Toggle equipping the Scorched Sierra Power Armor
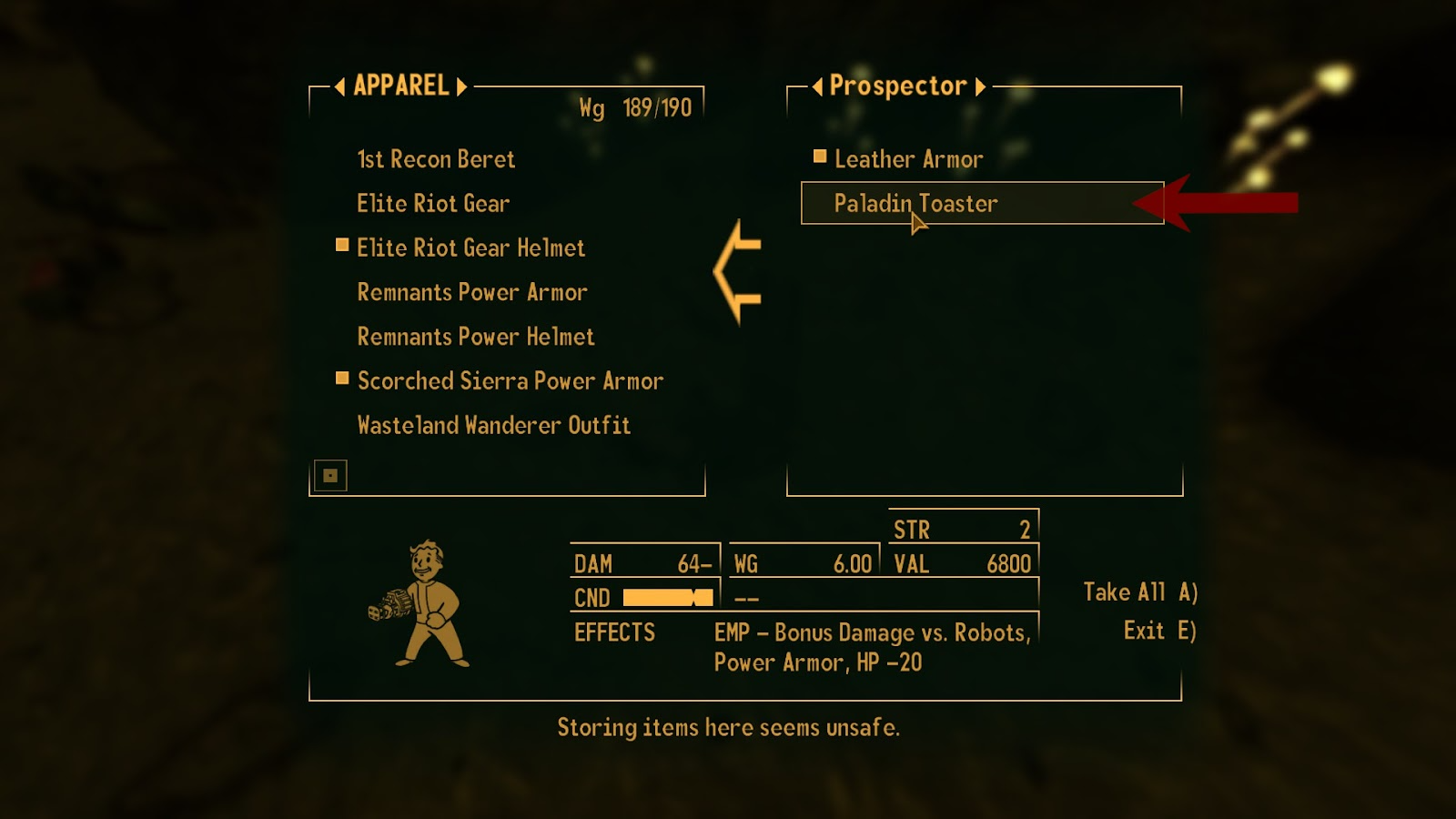1456x819 pixels. (508, 380)
